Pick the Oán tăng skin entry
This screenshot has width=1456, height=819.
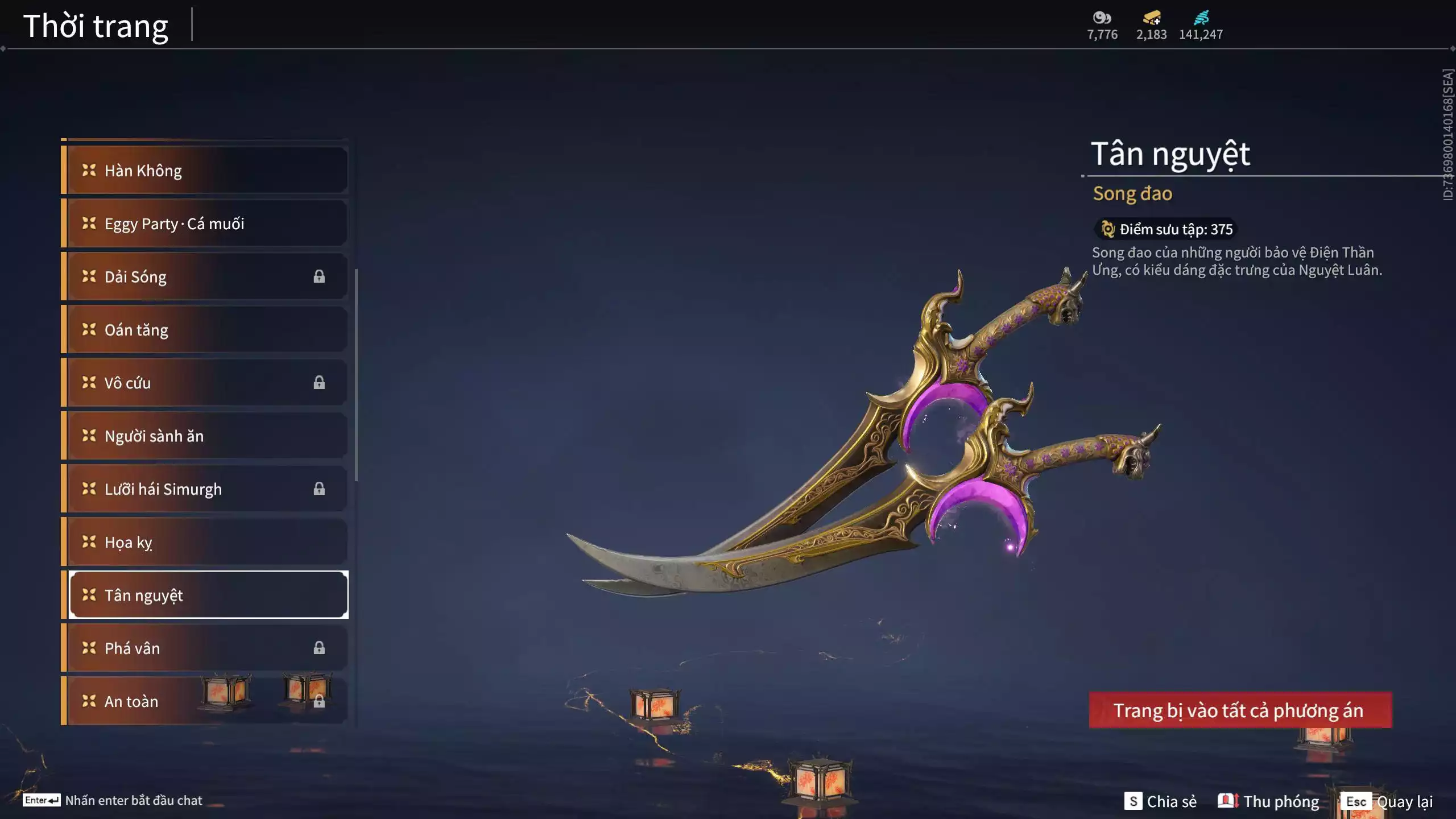click(x=205, y=330)
